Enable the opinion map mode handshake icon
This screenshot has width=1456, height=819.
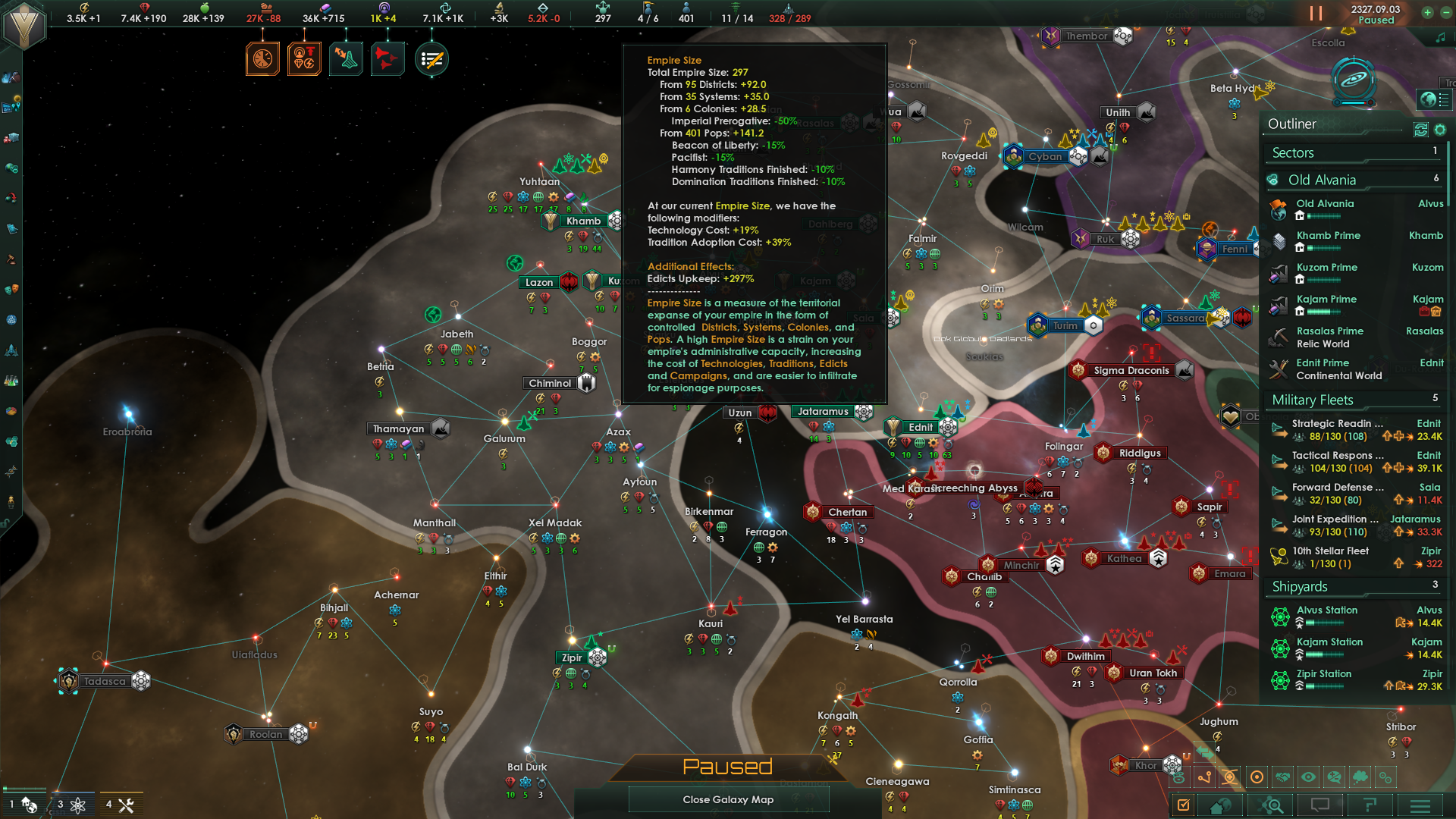pos(1283,777)
